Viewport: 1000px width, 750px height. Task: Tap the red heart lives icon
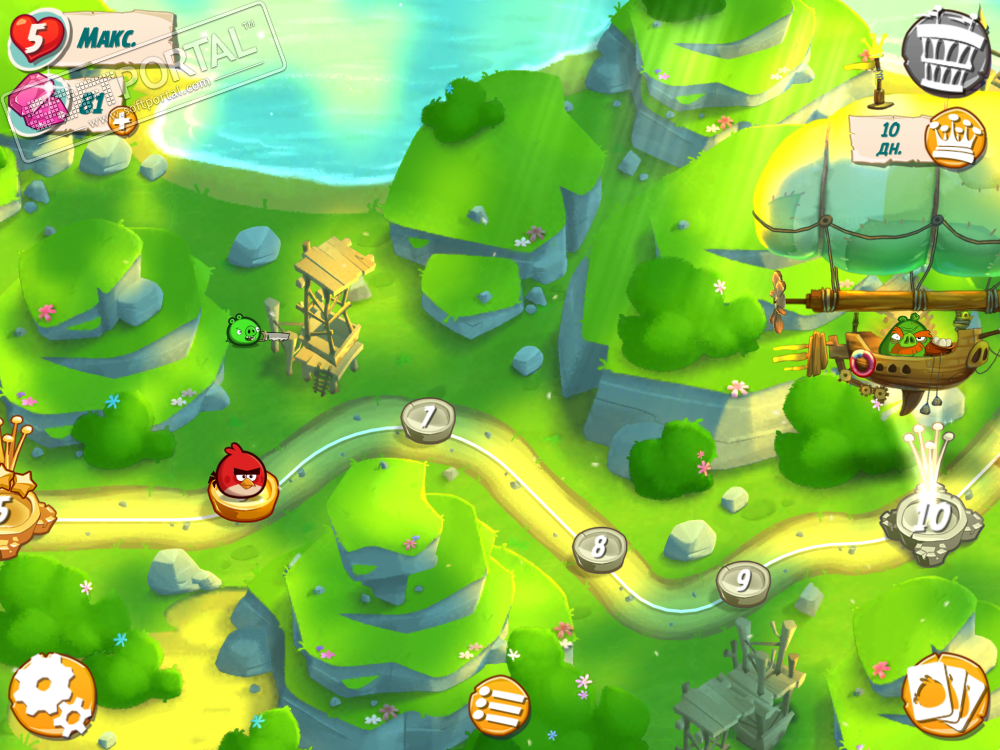[37, 38]
